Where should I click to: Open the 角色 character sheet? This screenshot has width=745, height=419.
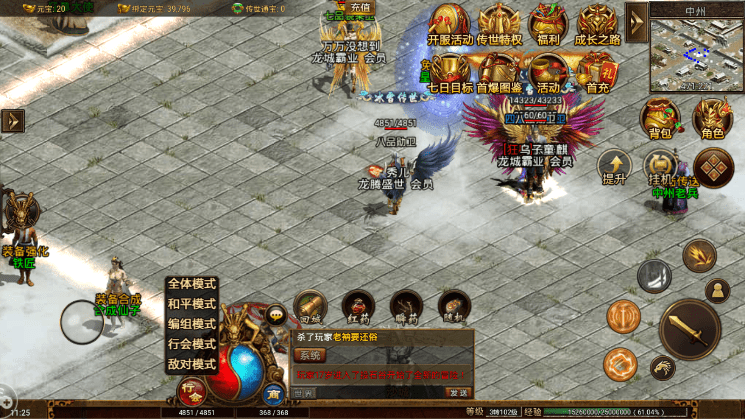(712, 118)
